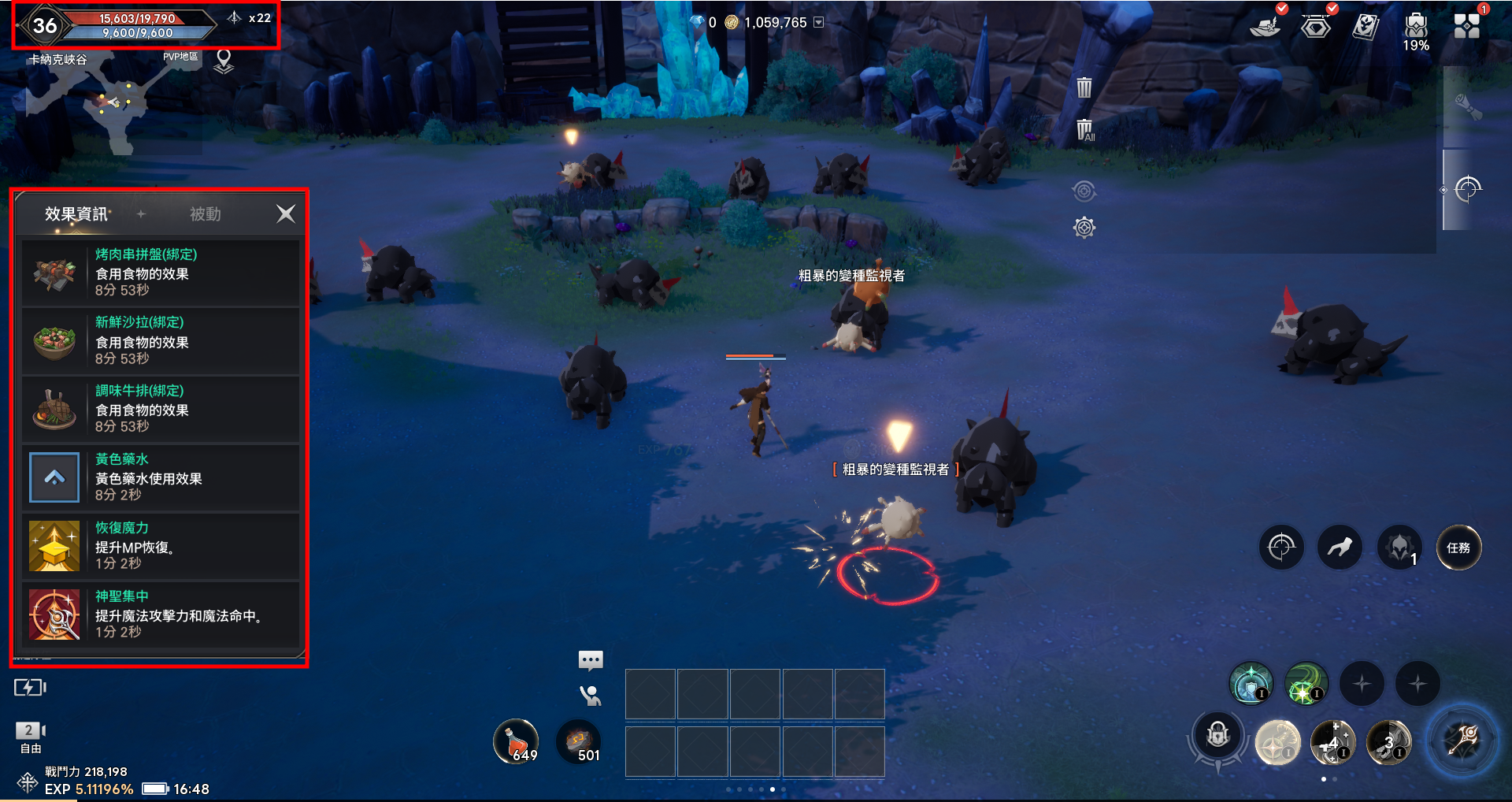Click the map location pin icon
Screen dimensions: 1512x802
point(224,61)
